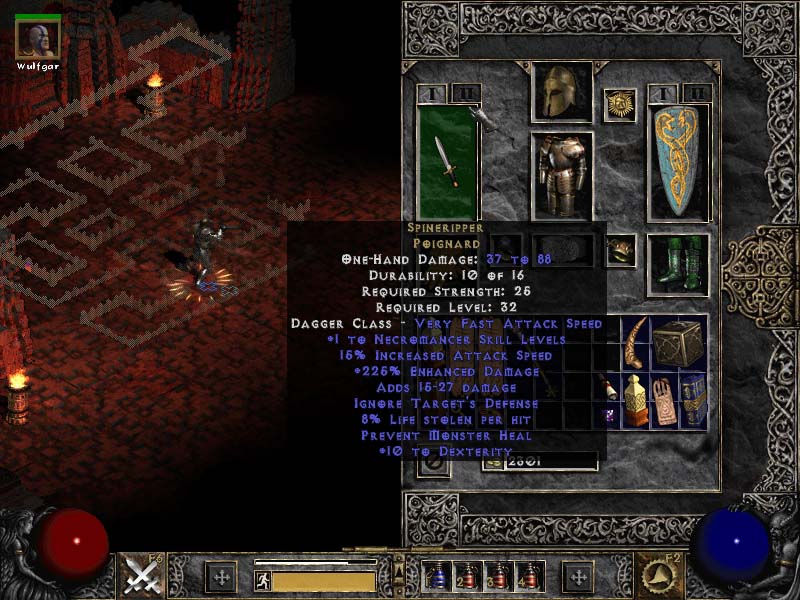Select the Spineripper dagger in the weapon slot
The width and height of the screenshot is (800, 600).
click(447, 162)
